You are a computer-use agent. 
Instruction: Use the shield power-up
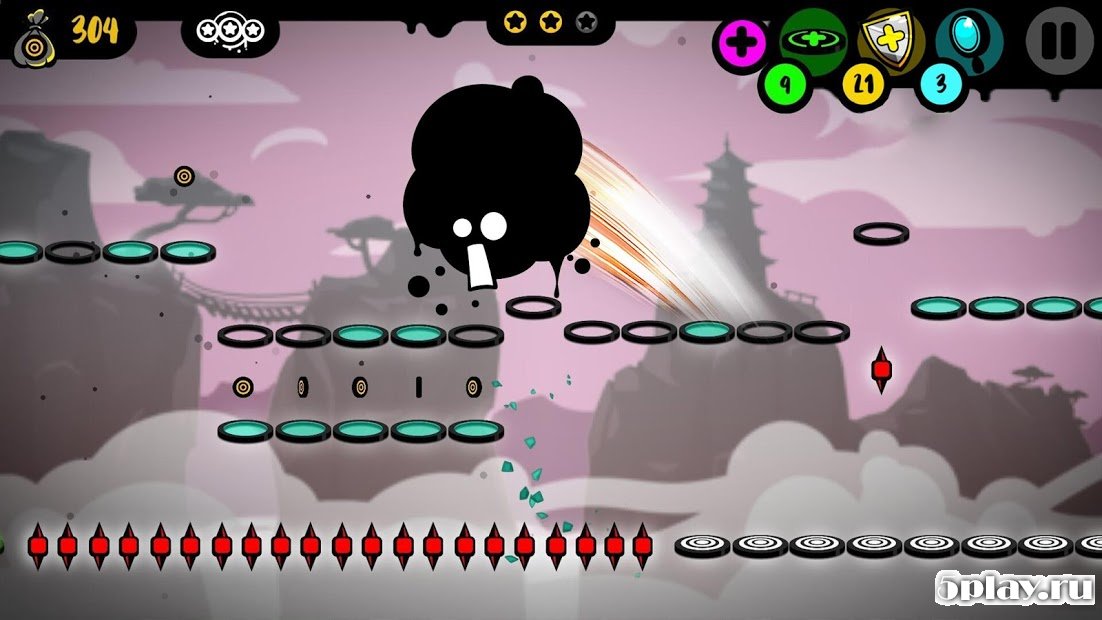(889, 40)
